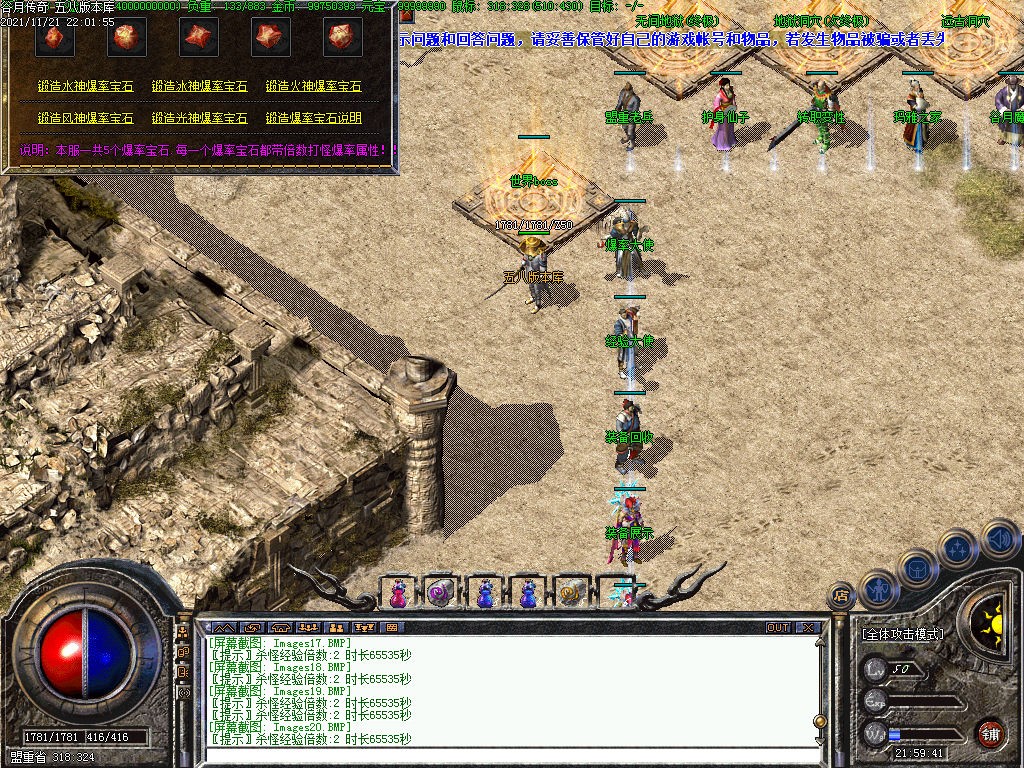The image size is (1024, 768).
Task: Choose the 锻造冰神爆率宝石 option
Action: [200, 88]
